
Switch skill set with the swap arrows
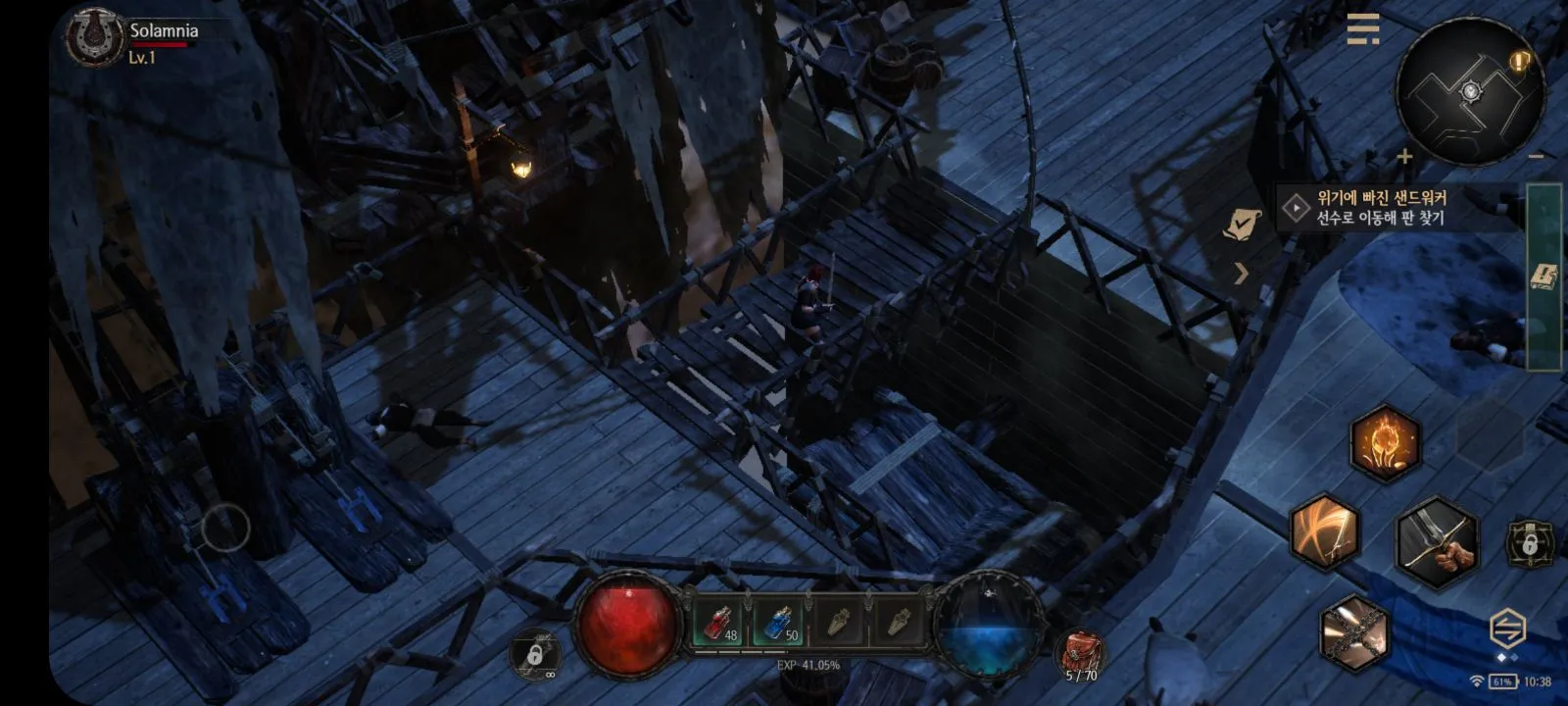point(1506,627)
